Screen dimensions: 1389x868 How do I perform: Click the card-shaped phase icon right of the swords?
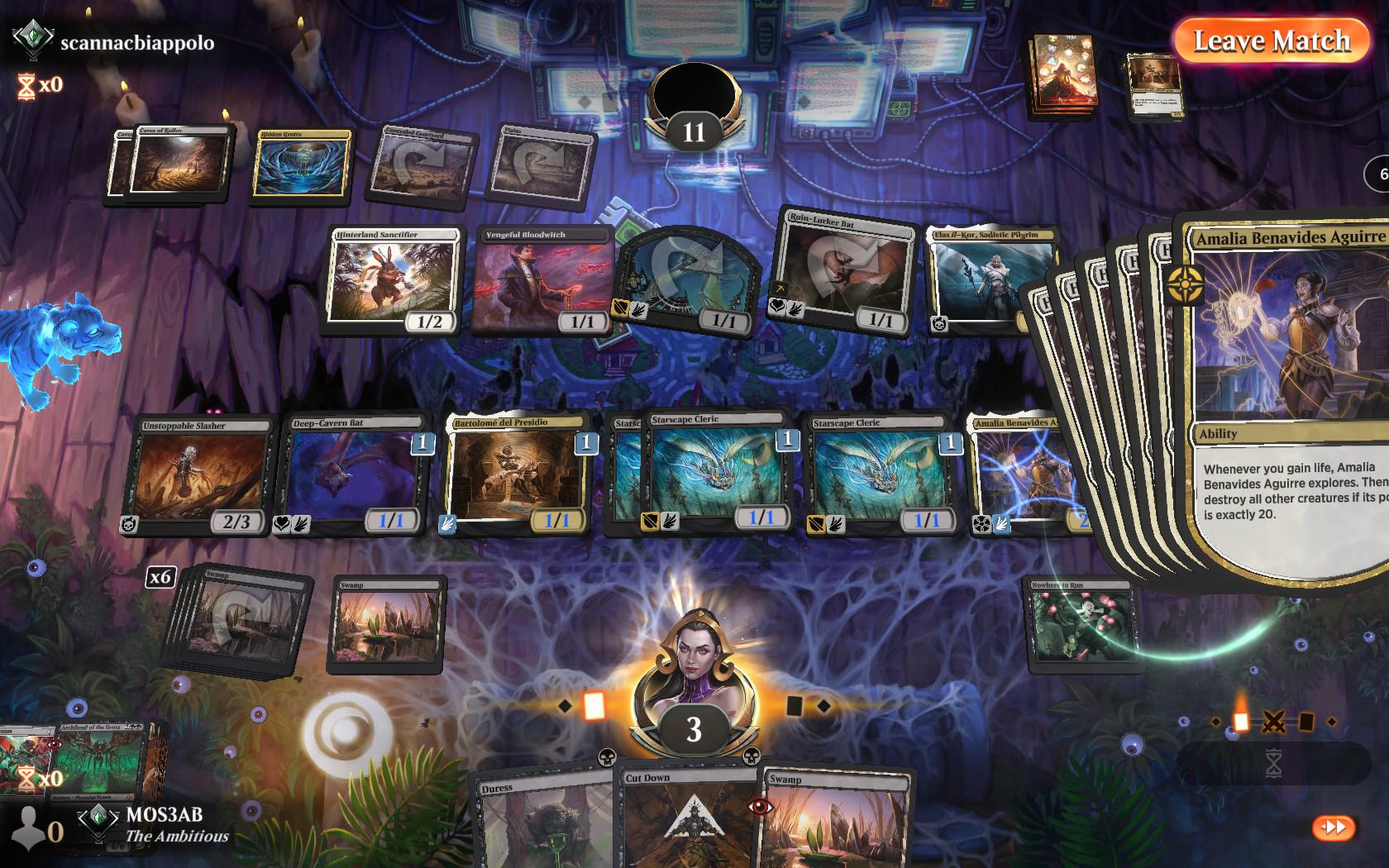pyautogui.click(x=1306, y=721)
